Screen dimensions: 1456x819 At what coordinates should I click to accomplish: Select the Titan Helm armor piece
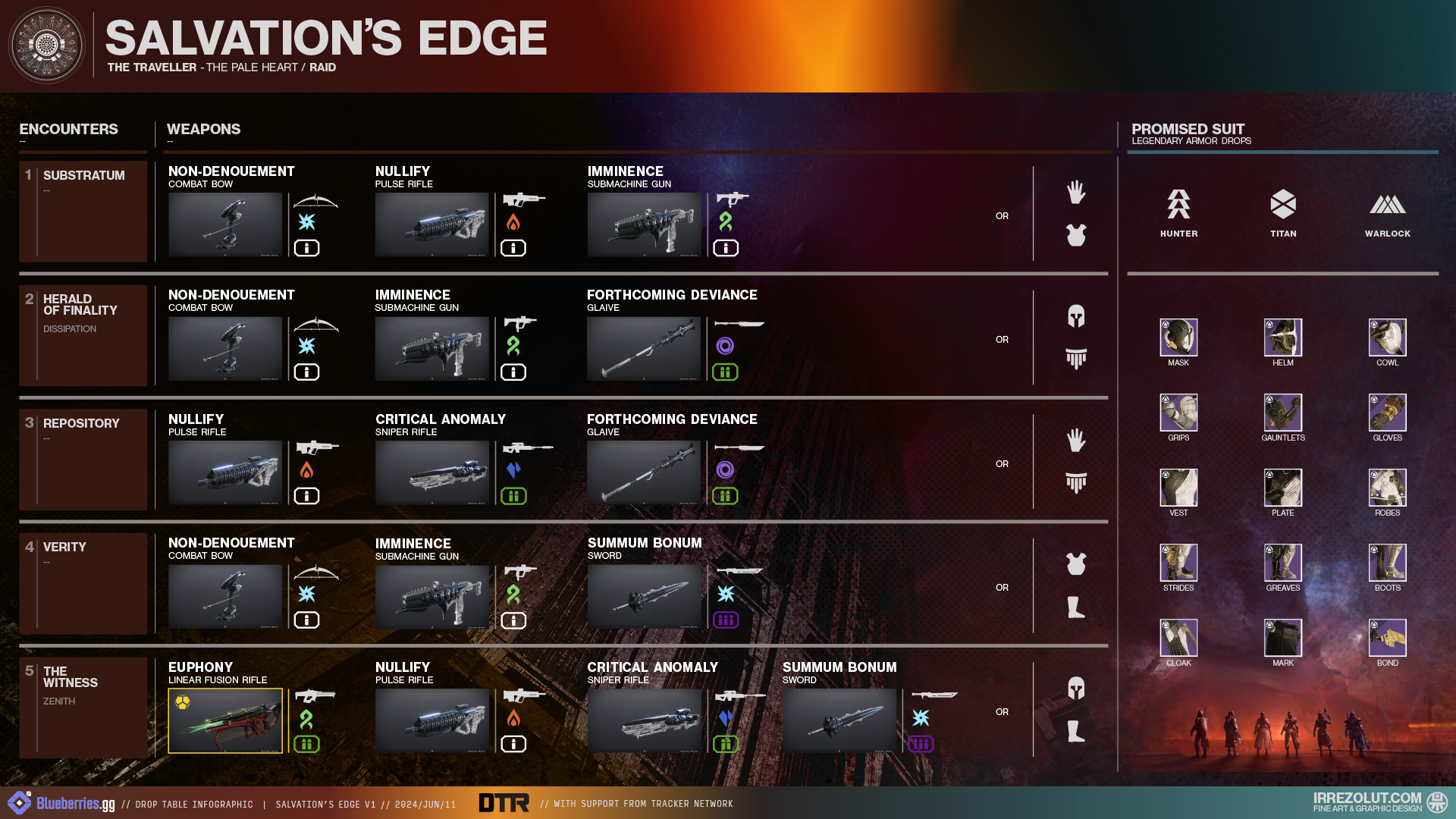pos(1283,337)
